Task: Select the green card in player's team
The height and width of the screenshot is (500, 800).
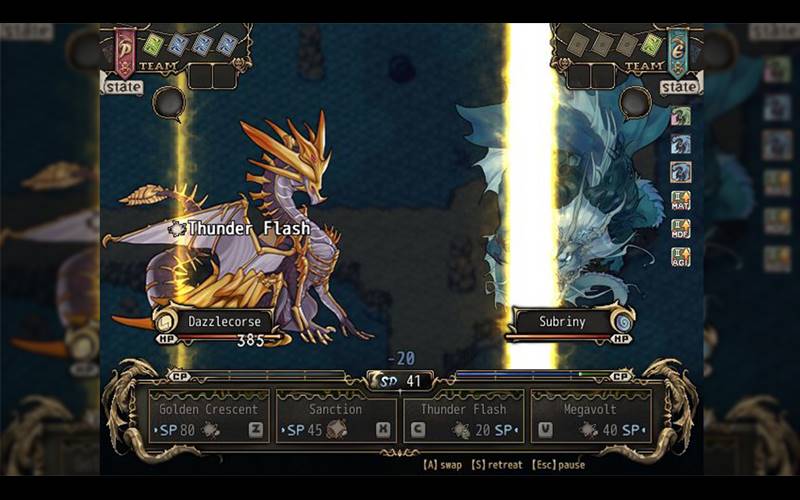Action: click(x=153, y=44)
